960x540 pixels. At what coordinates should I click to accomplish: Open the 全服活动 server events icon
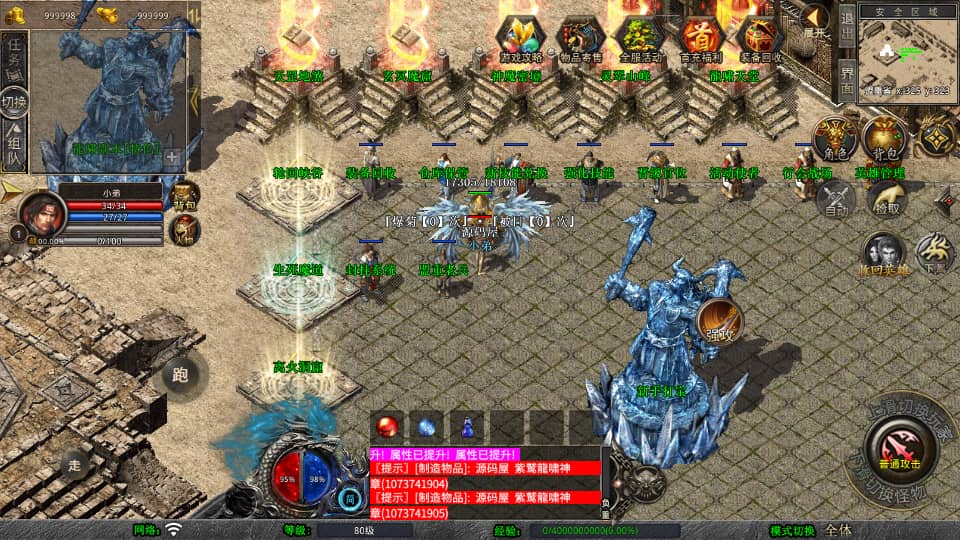tap(640, 38)
